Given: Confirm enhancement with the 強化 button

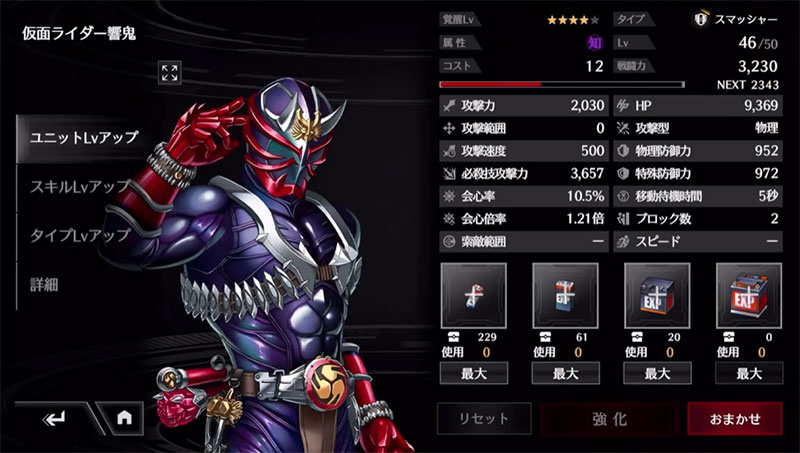Looking at the screenshot, I should click(x=608, y=419).
